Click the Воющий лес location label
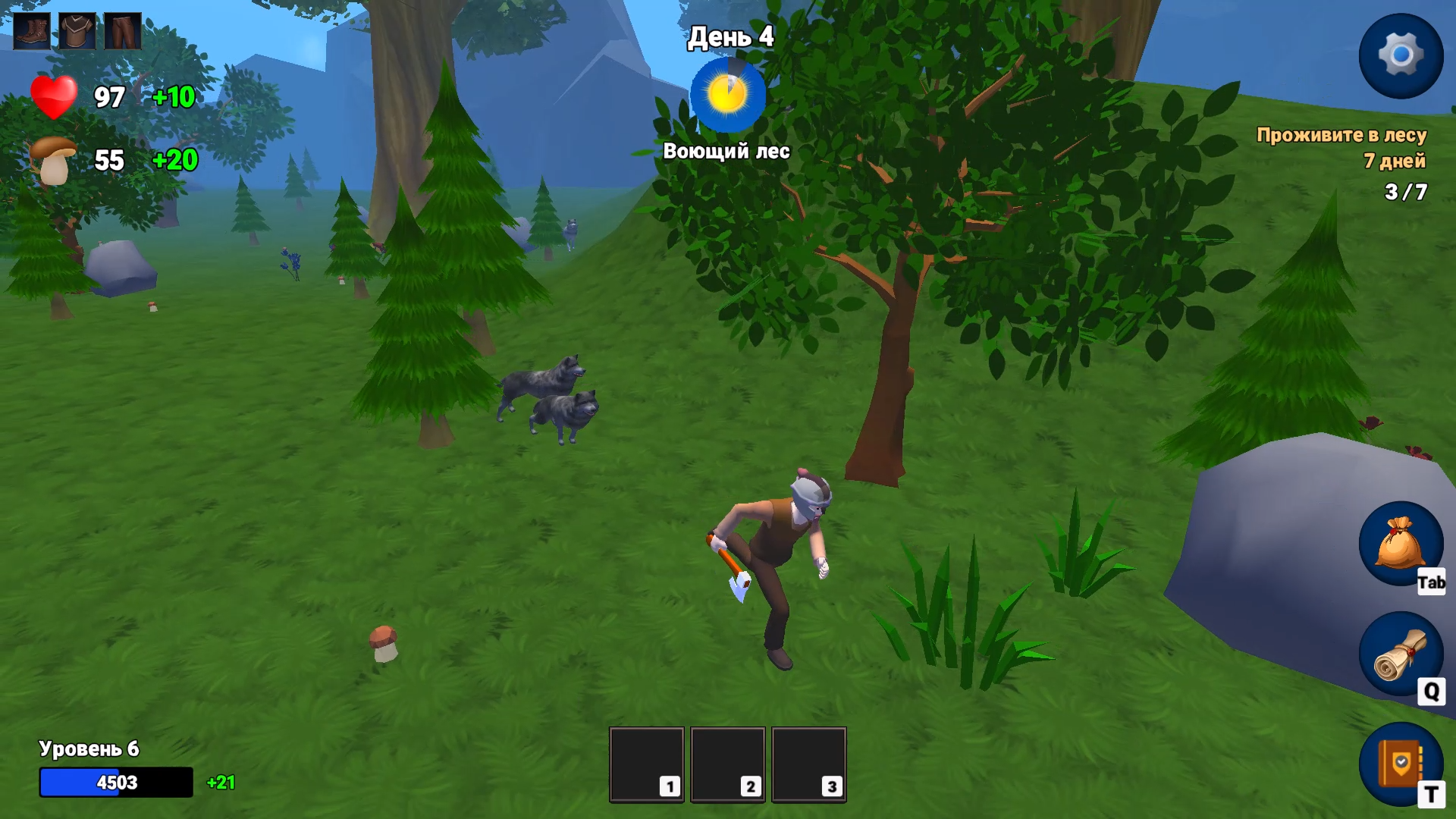The image size is (1456, 819). point(726,151)
